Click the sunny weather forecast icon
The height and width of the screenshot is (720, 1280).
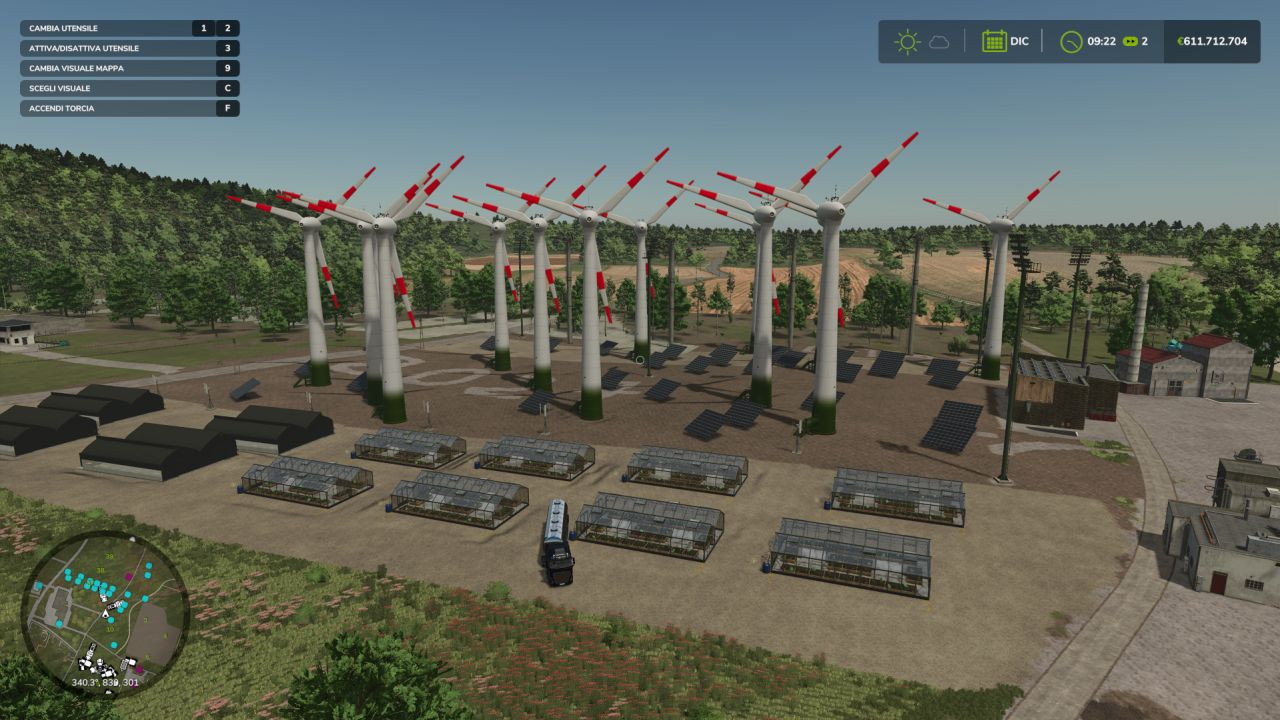point(907,42)
